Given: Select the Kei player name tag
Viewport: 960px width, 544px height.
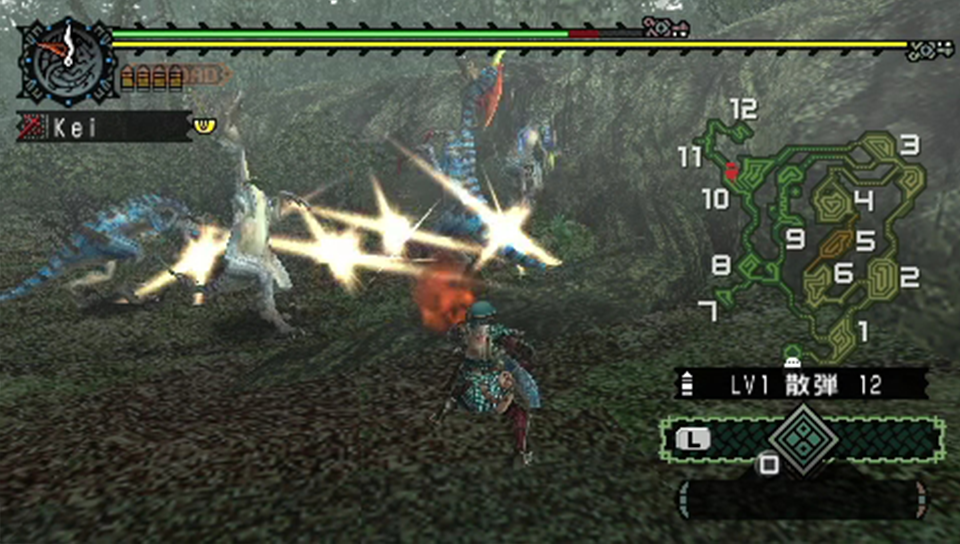Looking at the screenshot, I should coord(104,127).
